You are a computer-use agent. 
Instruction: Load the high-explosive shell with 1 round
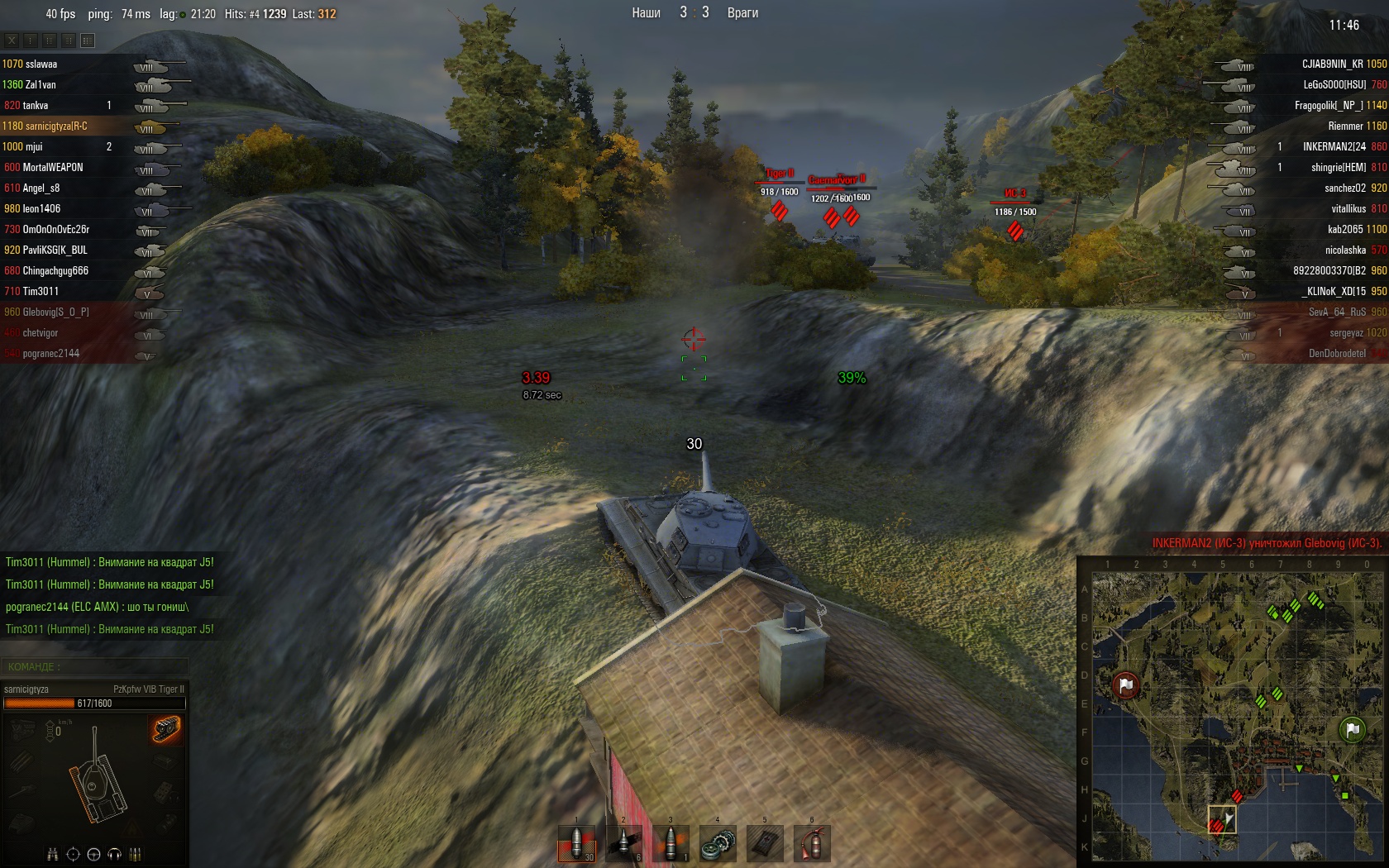[x=671, y=844]
